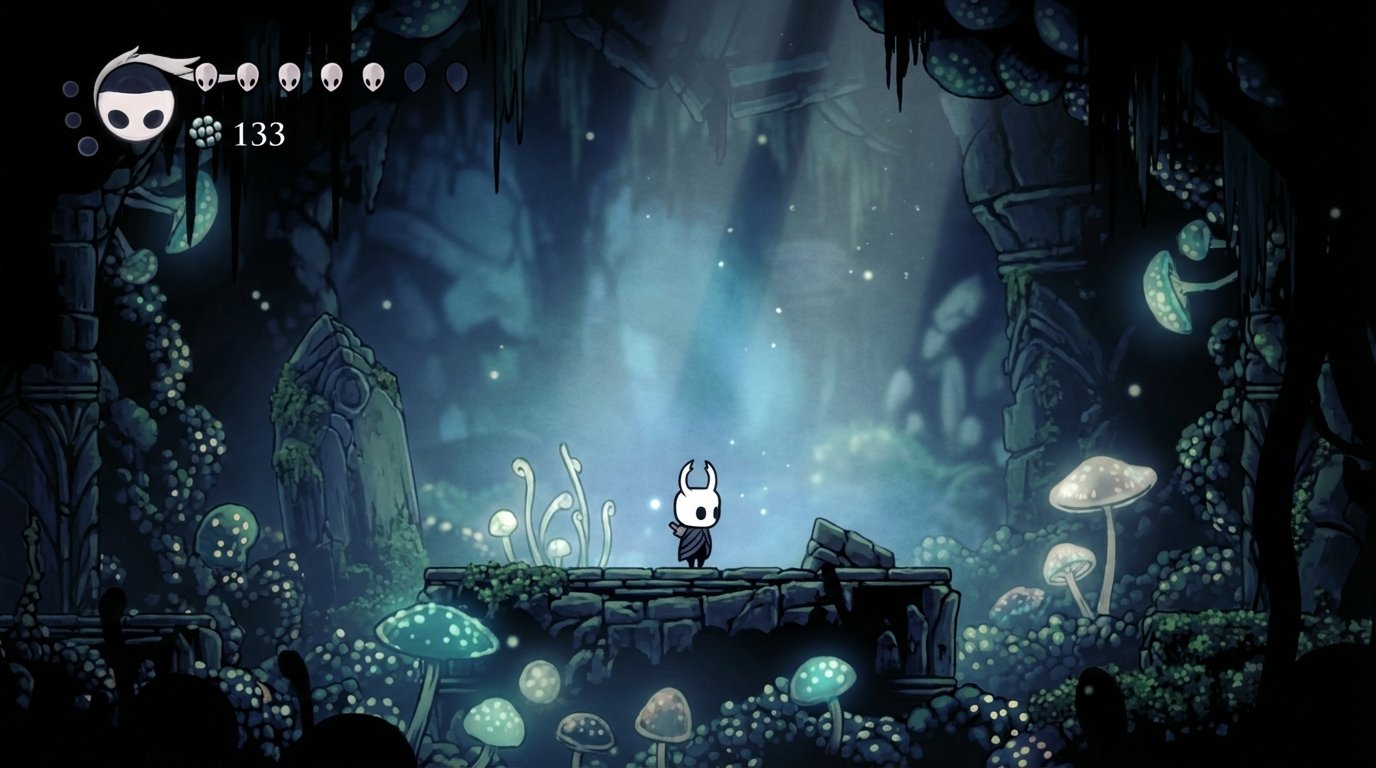
Task: Click the topmost soul orb below the vessel
Action: tap(69, 89)
